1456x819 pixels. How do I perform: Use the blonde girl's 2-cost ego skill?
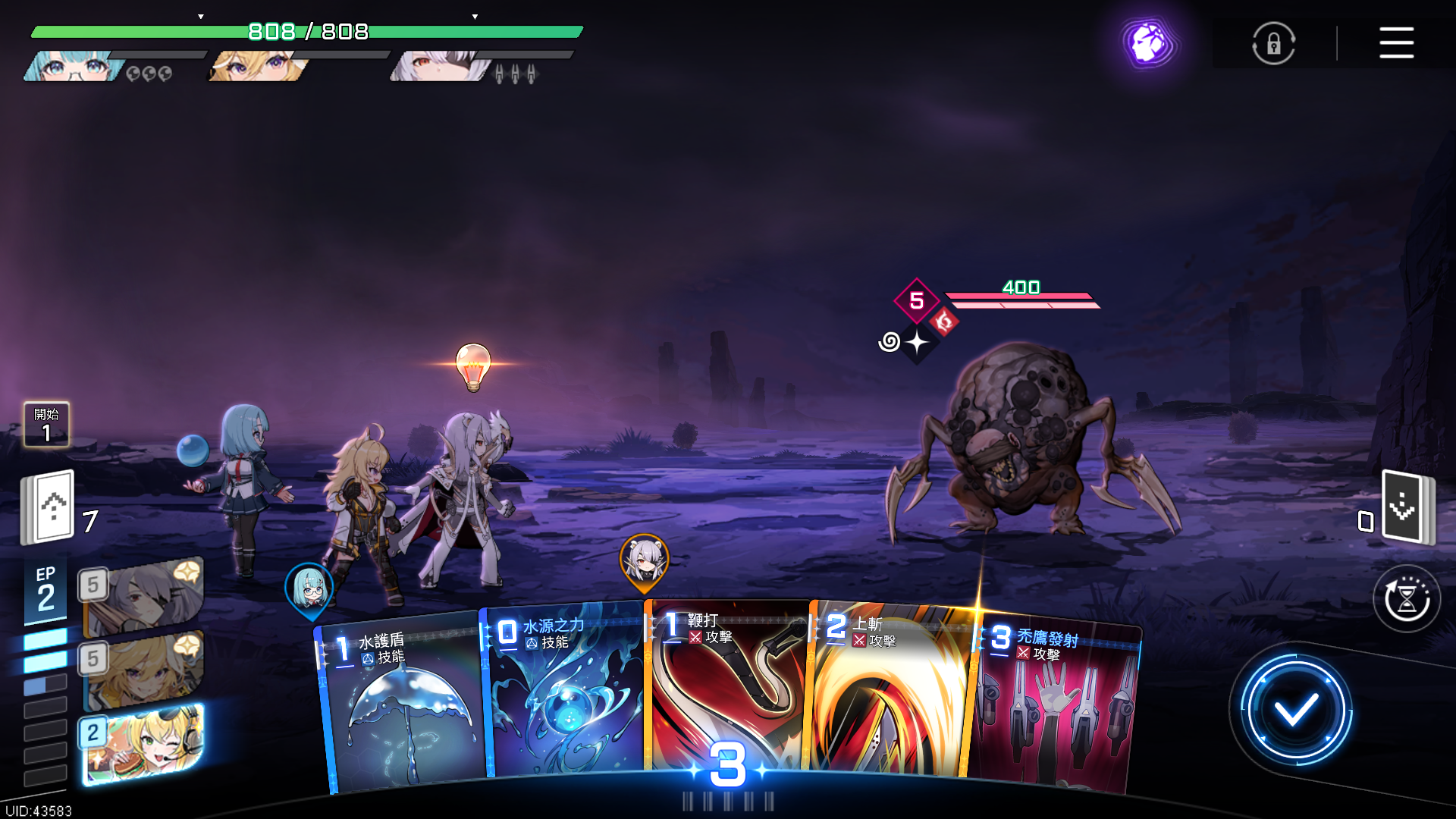tap(143, 743)
